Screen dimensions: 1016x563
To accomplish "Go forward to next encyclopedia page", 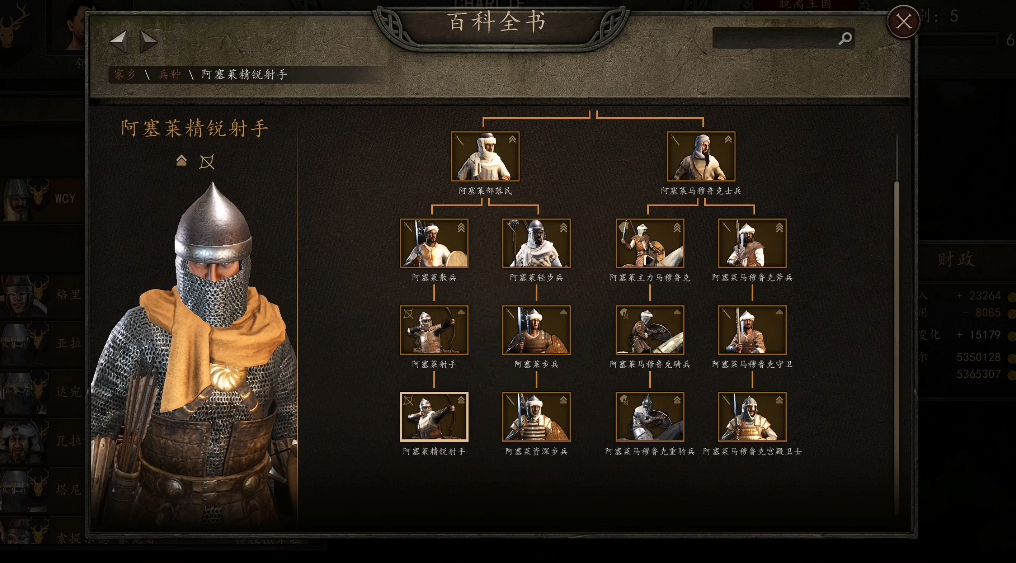I will point(148,41).
